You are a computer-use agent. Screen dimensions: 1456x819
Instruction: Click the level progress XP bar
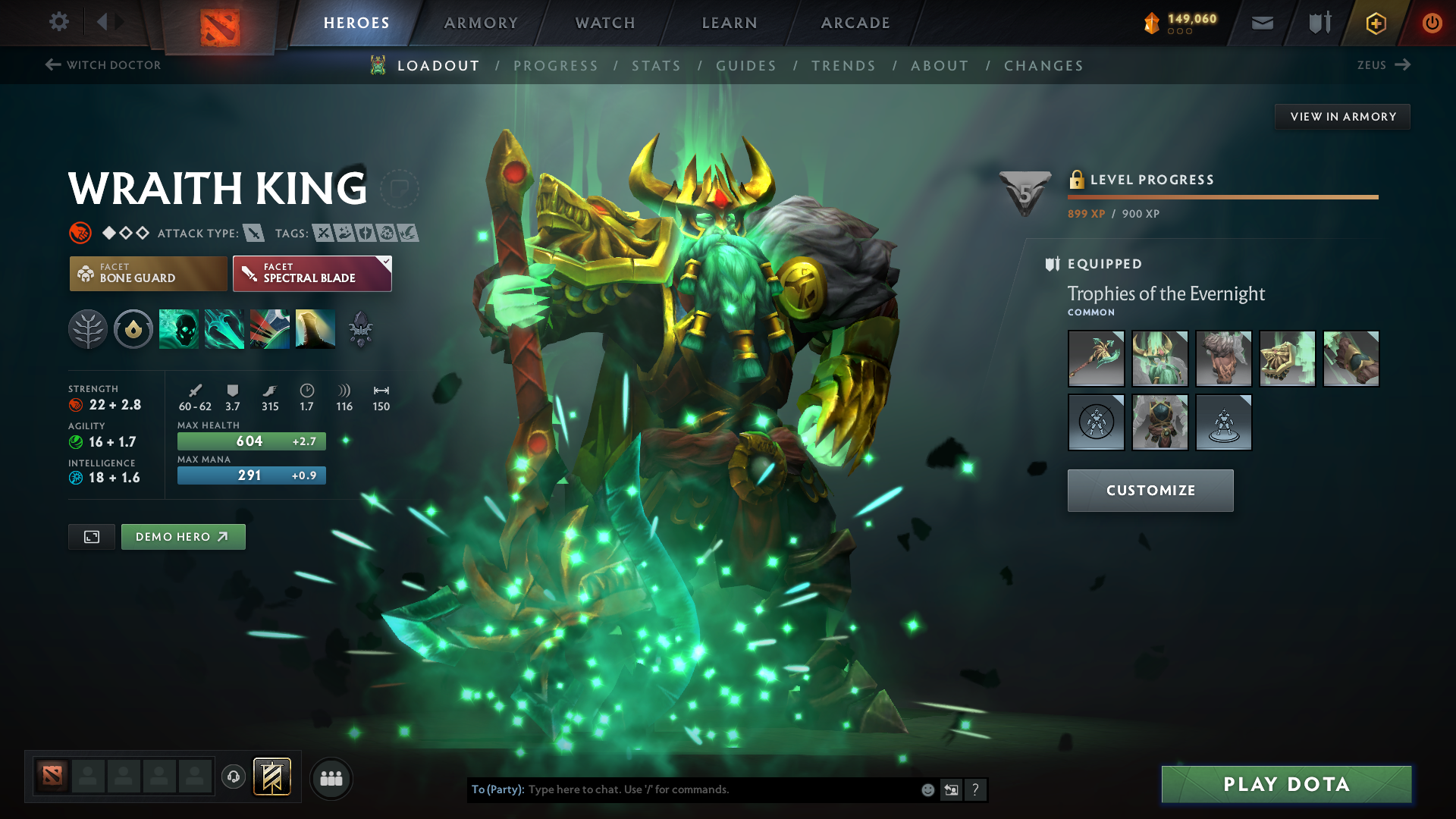point(1222,196)
